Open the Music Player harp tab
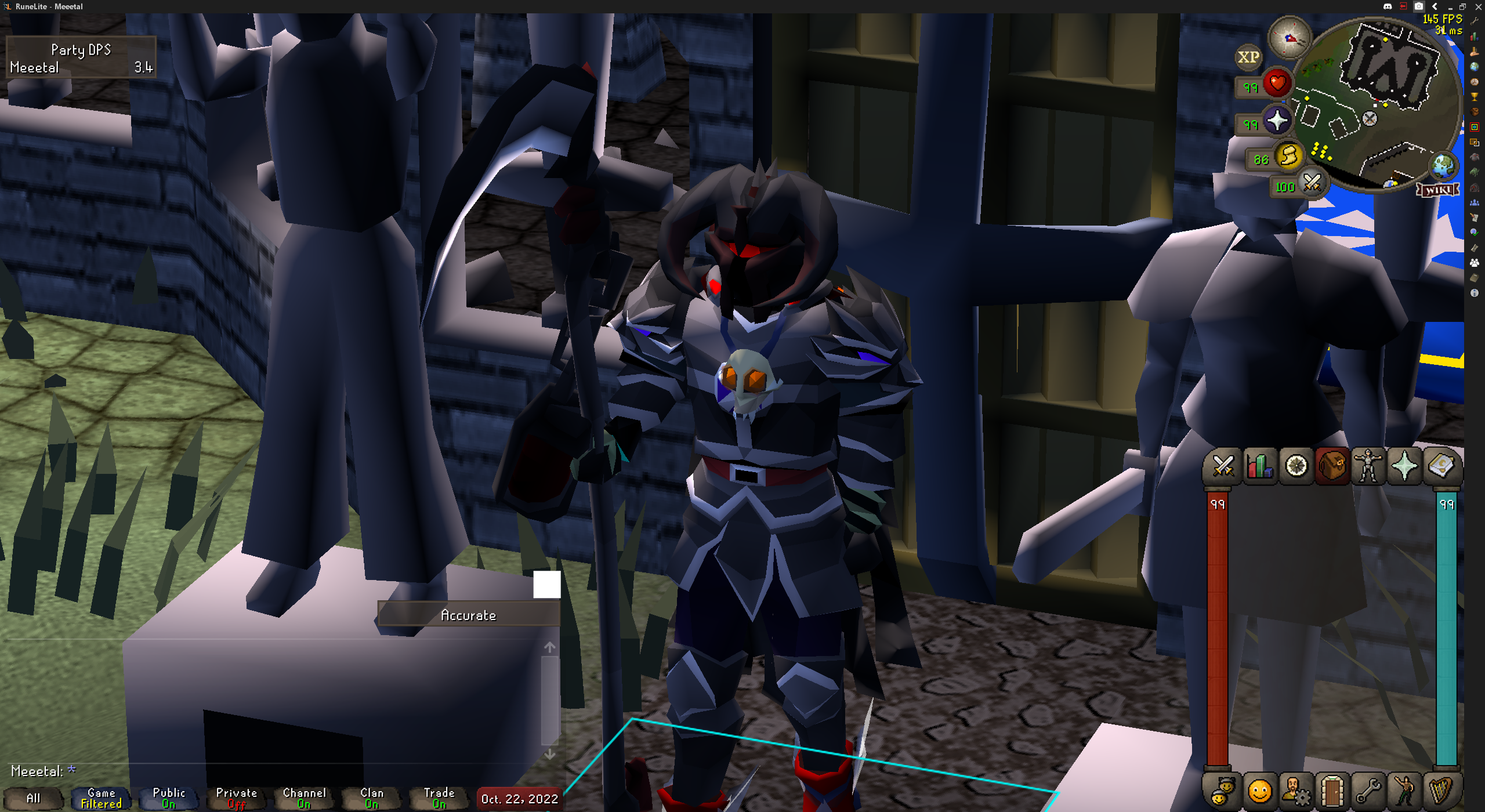Screen dimensions: 1485x812 1441,791
